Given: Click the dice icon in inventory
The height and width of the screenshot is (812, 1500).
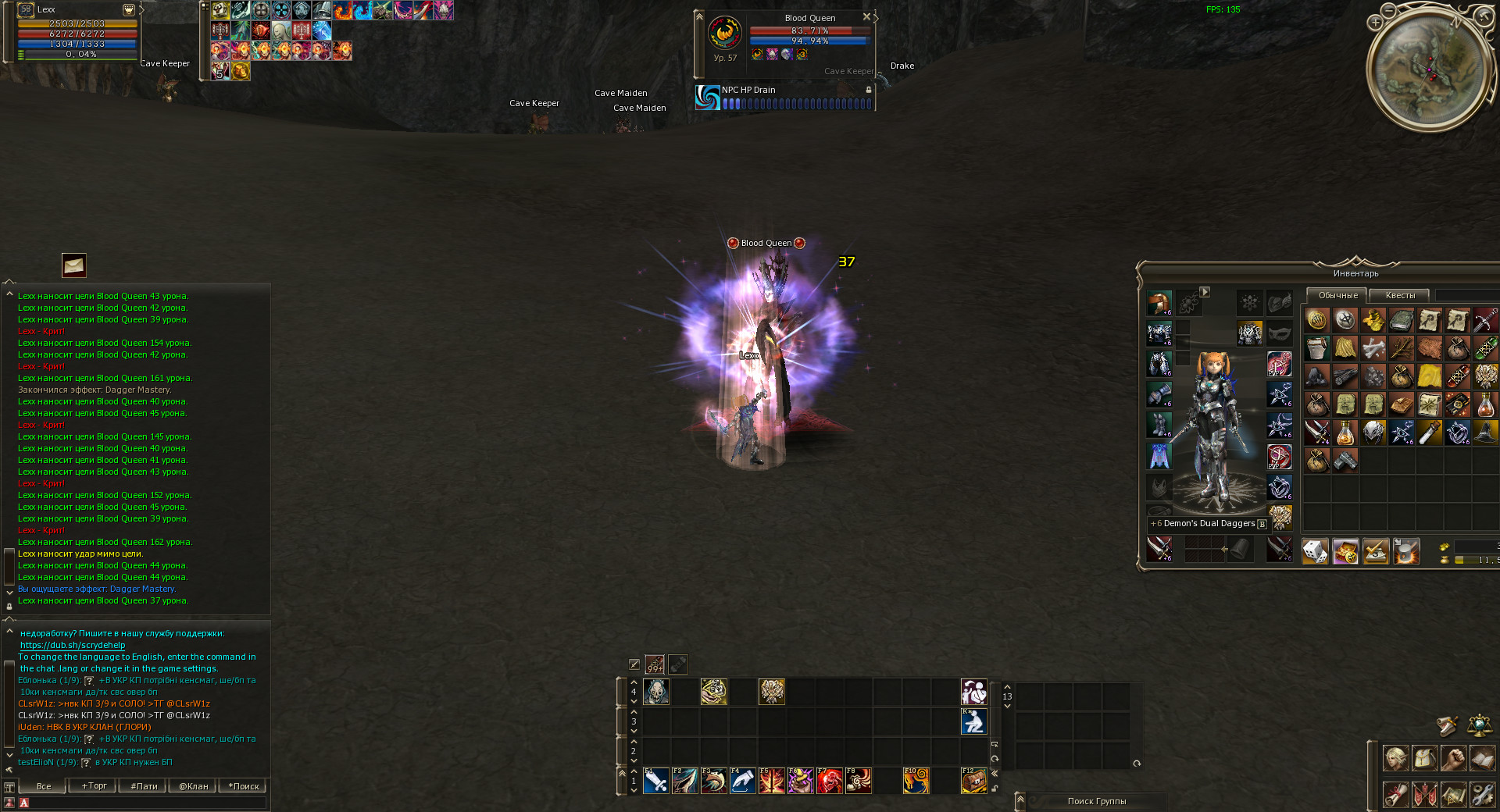Looking at the screenshot, I should tap(1316, 552).
